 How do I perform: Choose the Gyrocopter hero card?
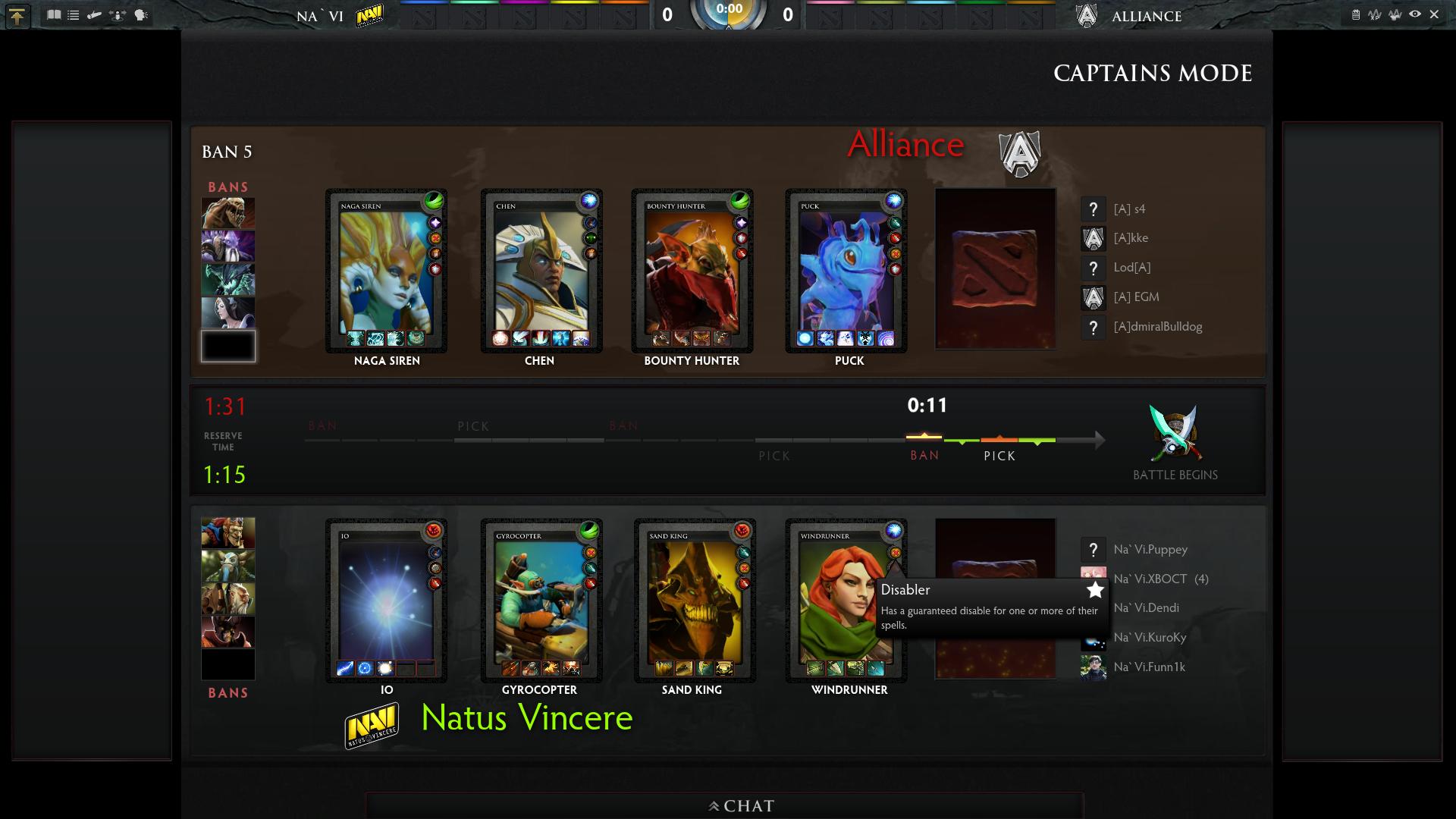tap(541, 600)
